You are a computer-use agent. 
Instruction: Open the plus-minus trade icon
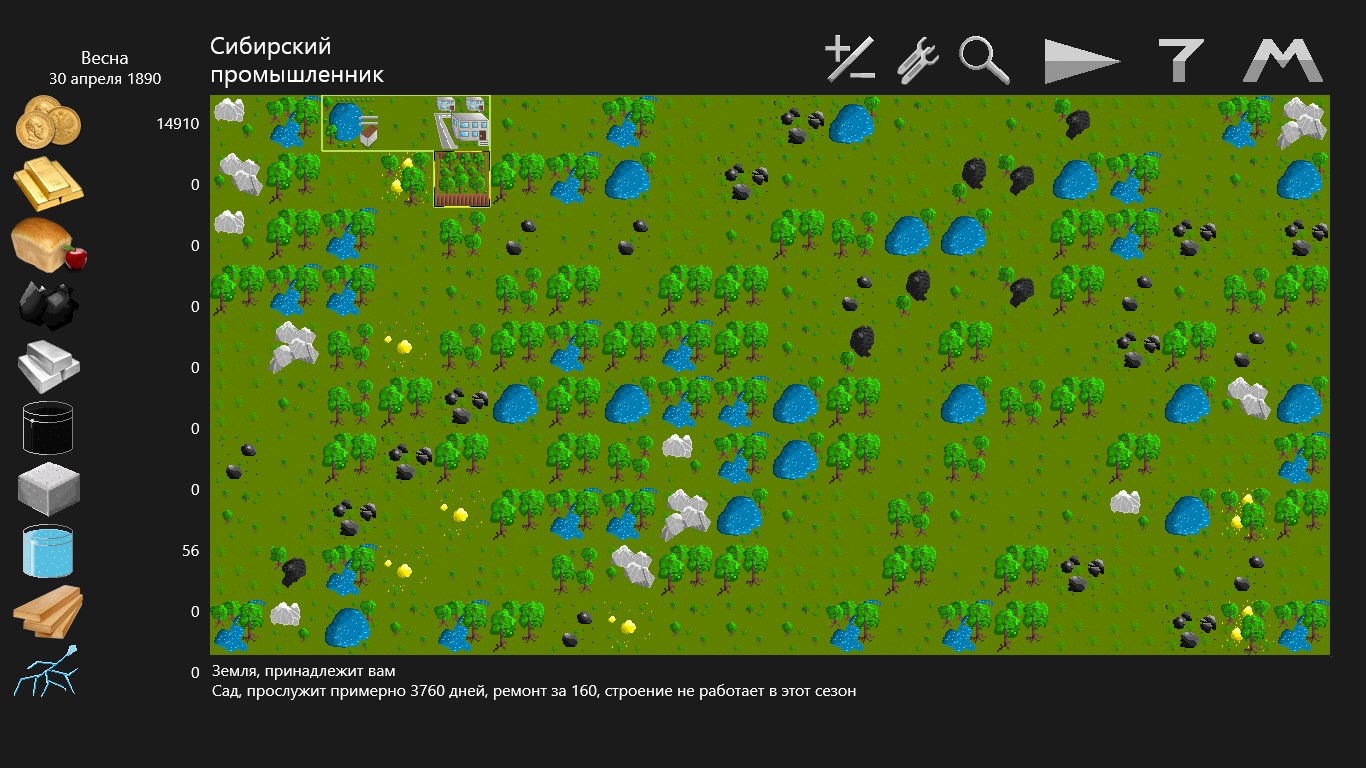click(850, 60)
